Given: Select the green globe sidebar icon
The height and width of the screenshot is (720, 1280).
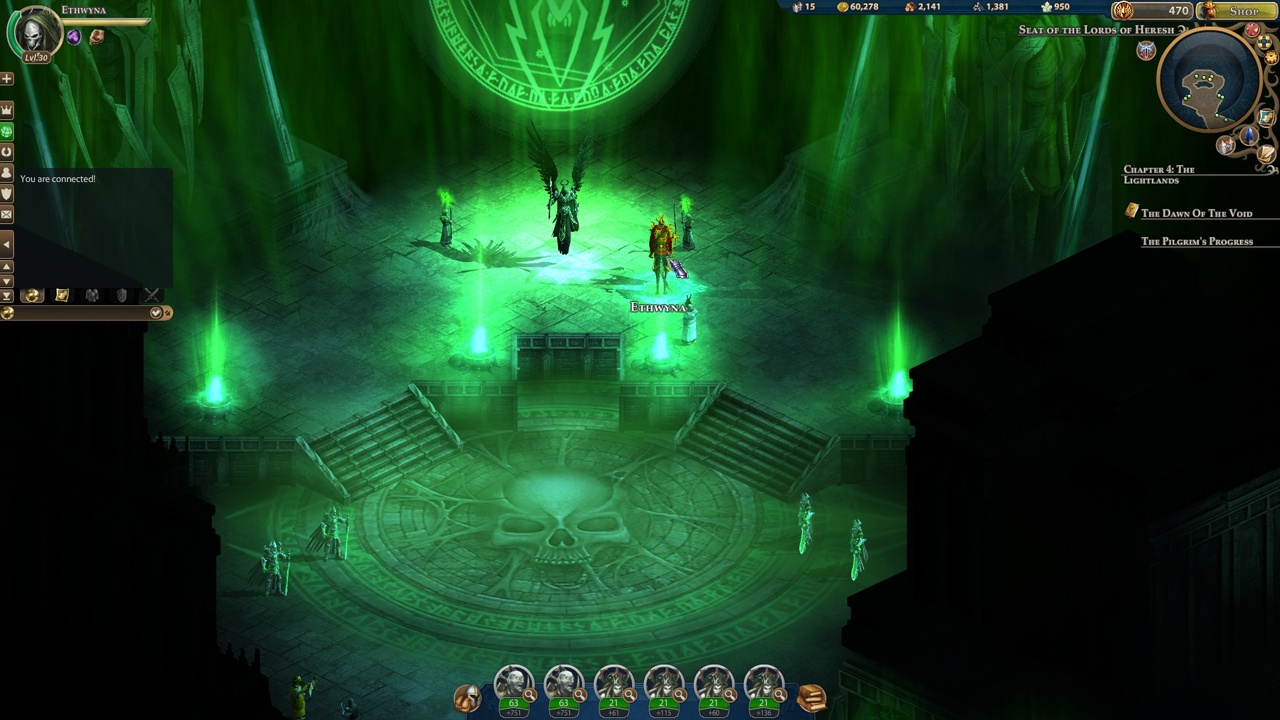Looking at the screenshot, I should (x=7, y=131).
